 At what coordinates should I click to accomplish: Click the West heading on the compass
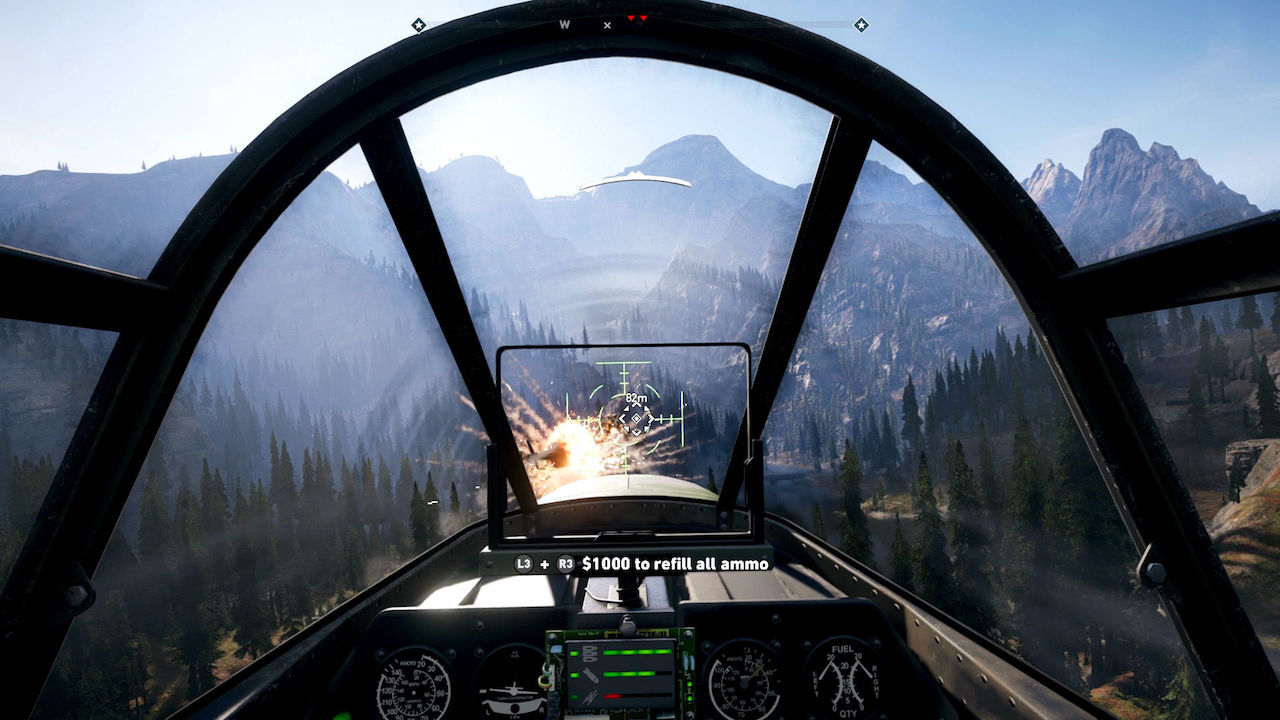click(x=565, y=25)
